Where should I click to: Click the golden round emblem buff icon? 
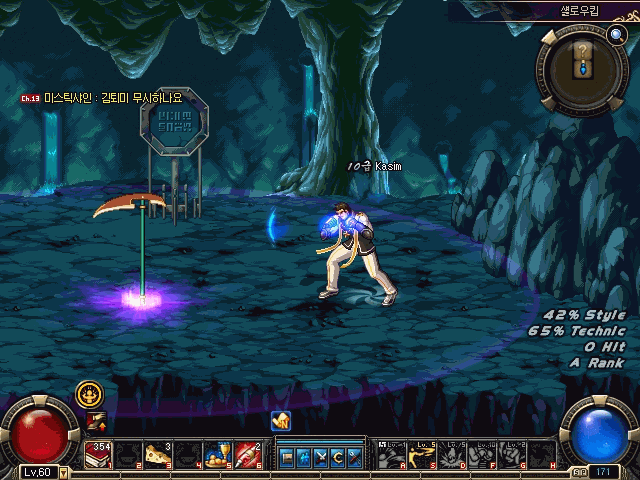coord(89,394)
